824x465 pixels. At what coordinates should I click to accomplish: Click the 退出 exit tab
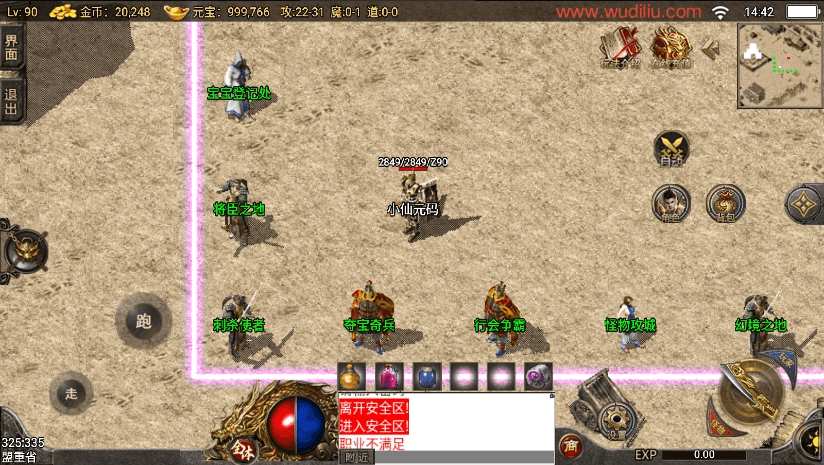(11, 100)
